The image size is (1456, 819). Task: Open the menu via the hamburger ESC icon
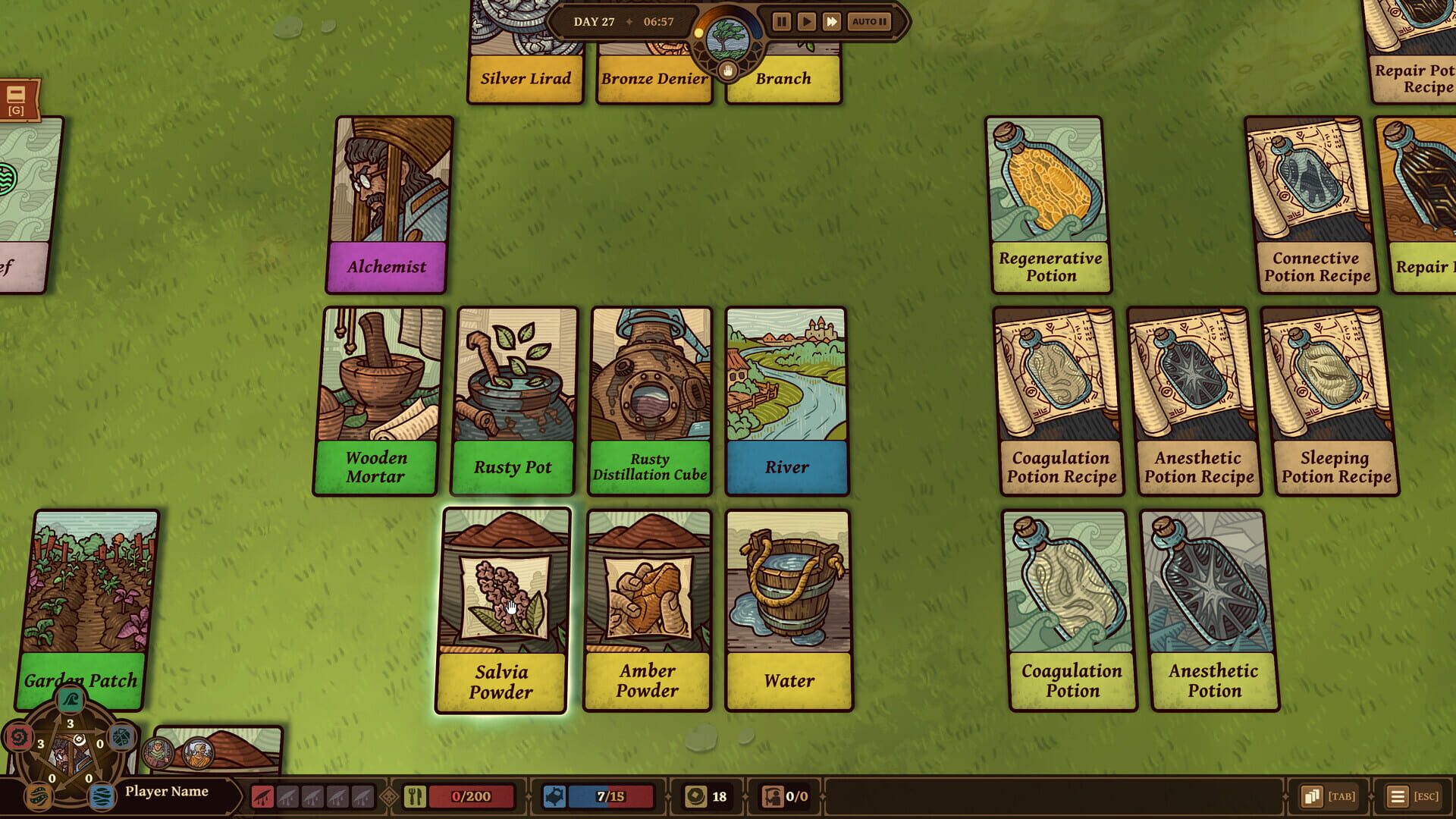(x=1398, y=796)
